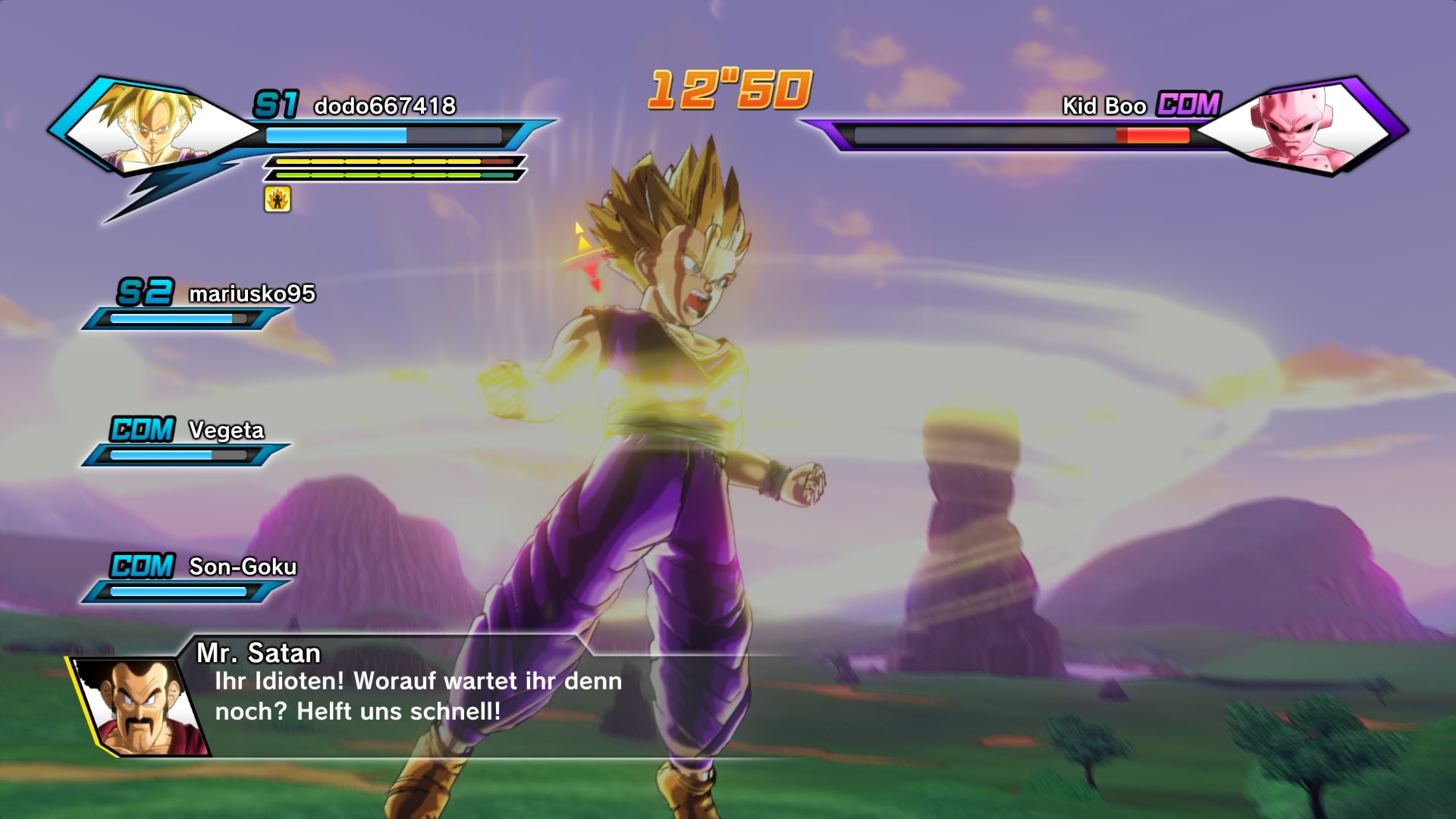Click the Super Saiyan status icon
Image resolution: width=1456 pixels, height=819 pixels.
(x=278, y=199)
